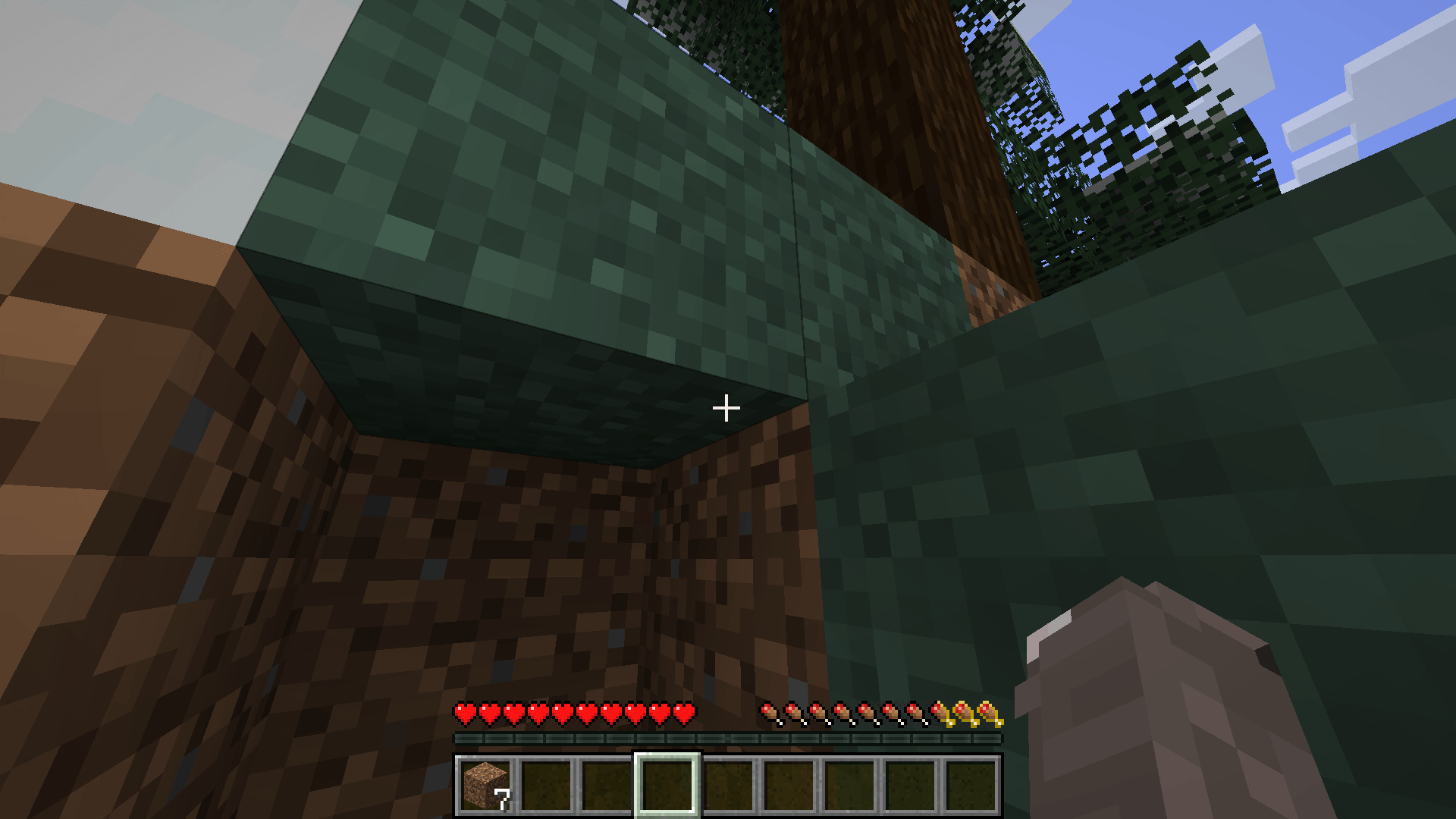Select the second hotbar slot
Image resolution: width=1456 pixels, height=819 pixels.
click(x=547, y=786)
